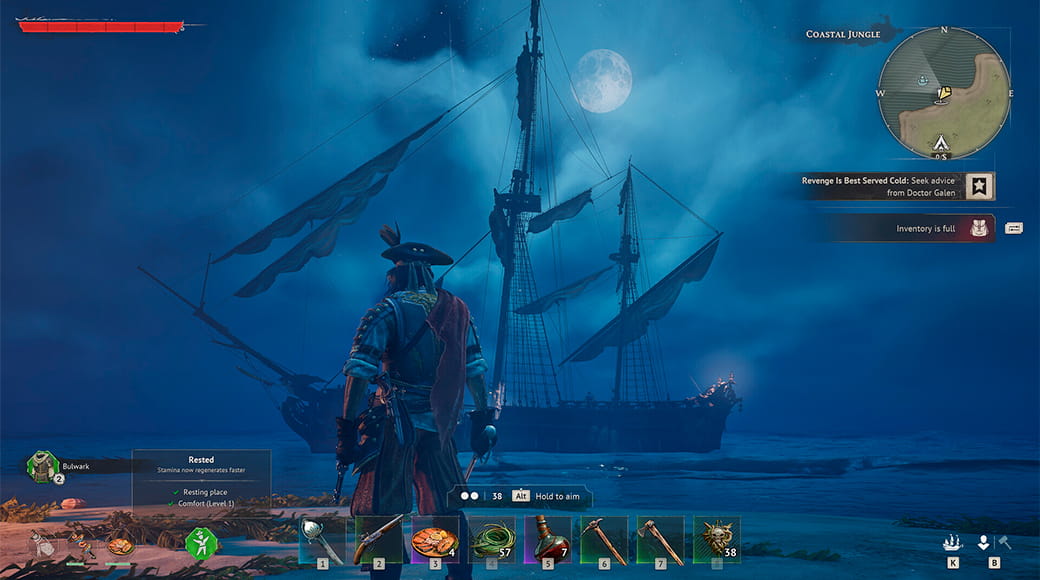Viewport: 1040px width, 580px height.
Task: Click the tent camp marker on the minimap
Action: pos(941,143)
